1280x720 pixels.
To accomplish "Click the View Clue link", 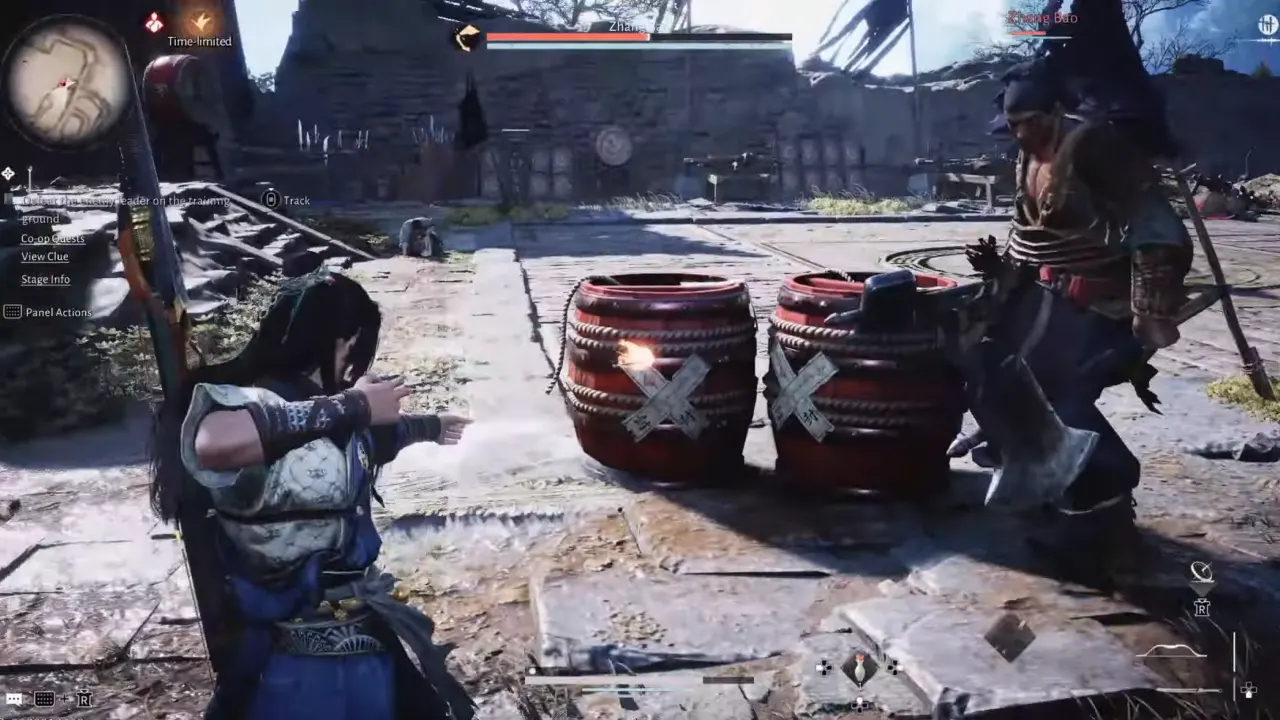I will point(45,257).
